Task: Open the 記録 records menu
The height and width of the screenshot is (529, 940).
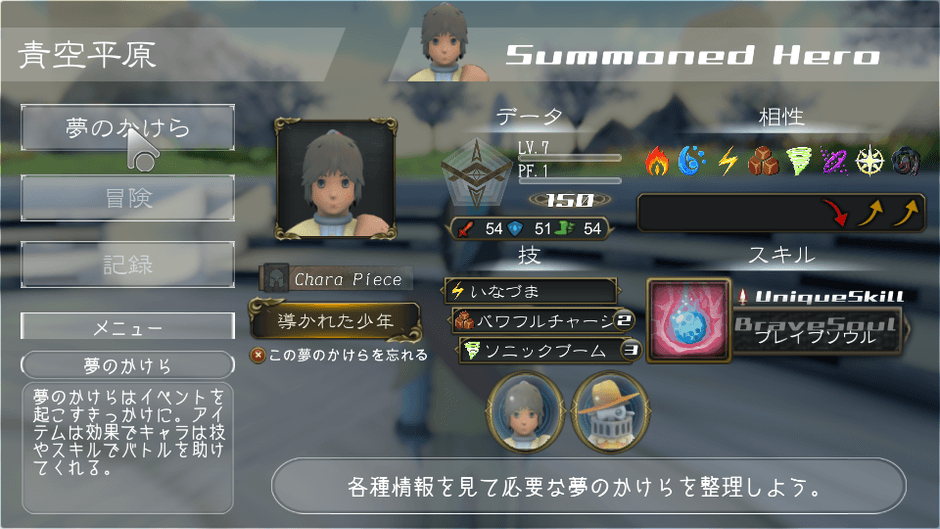Action: coord(128,265)
